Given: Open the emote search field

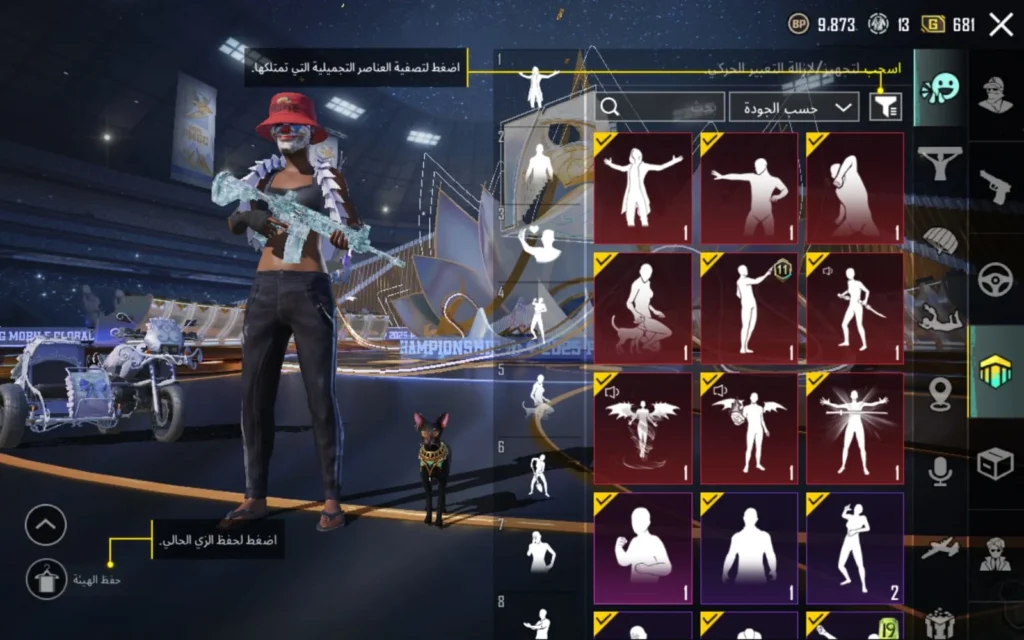Looking at the screenshot, I should tap(660, 106).
